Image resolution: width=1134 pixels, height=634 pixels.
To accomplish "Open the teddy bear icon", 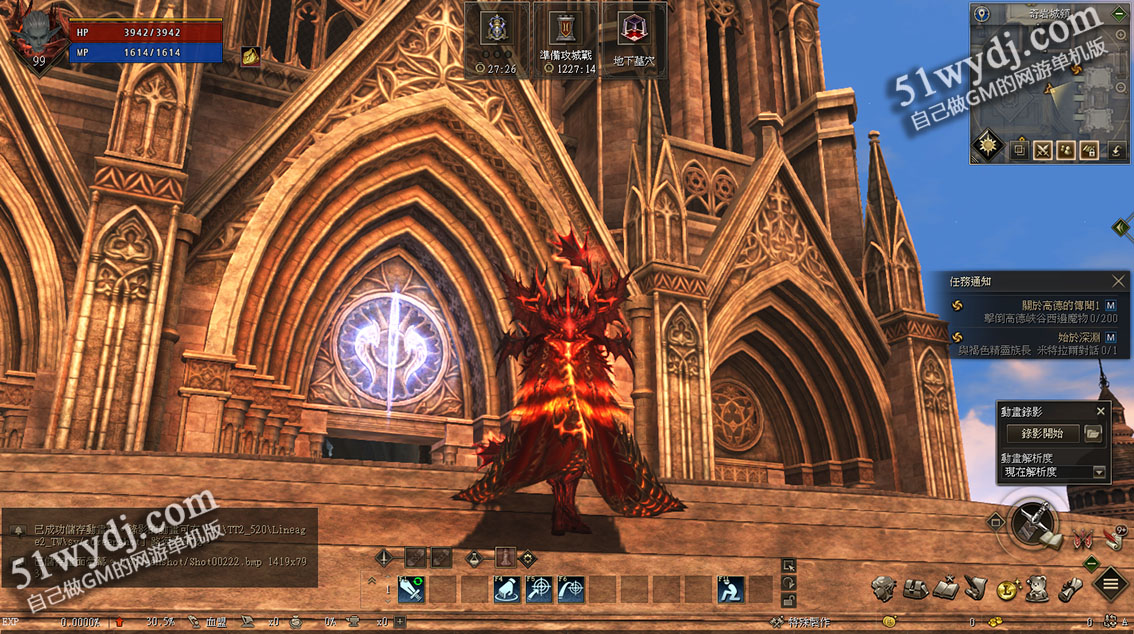I will (1037, 589).
